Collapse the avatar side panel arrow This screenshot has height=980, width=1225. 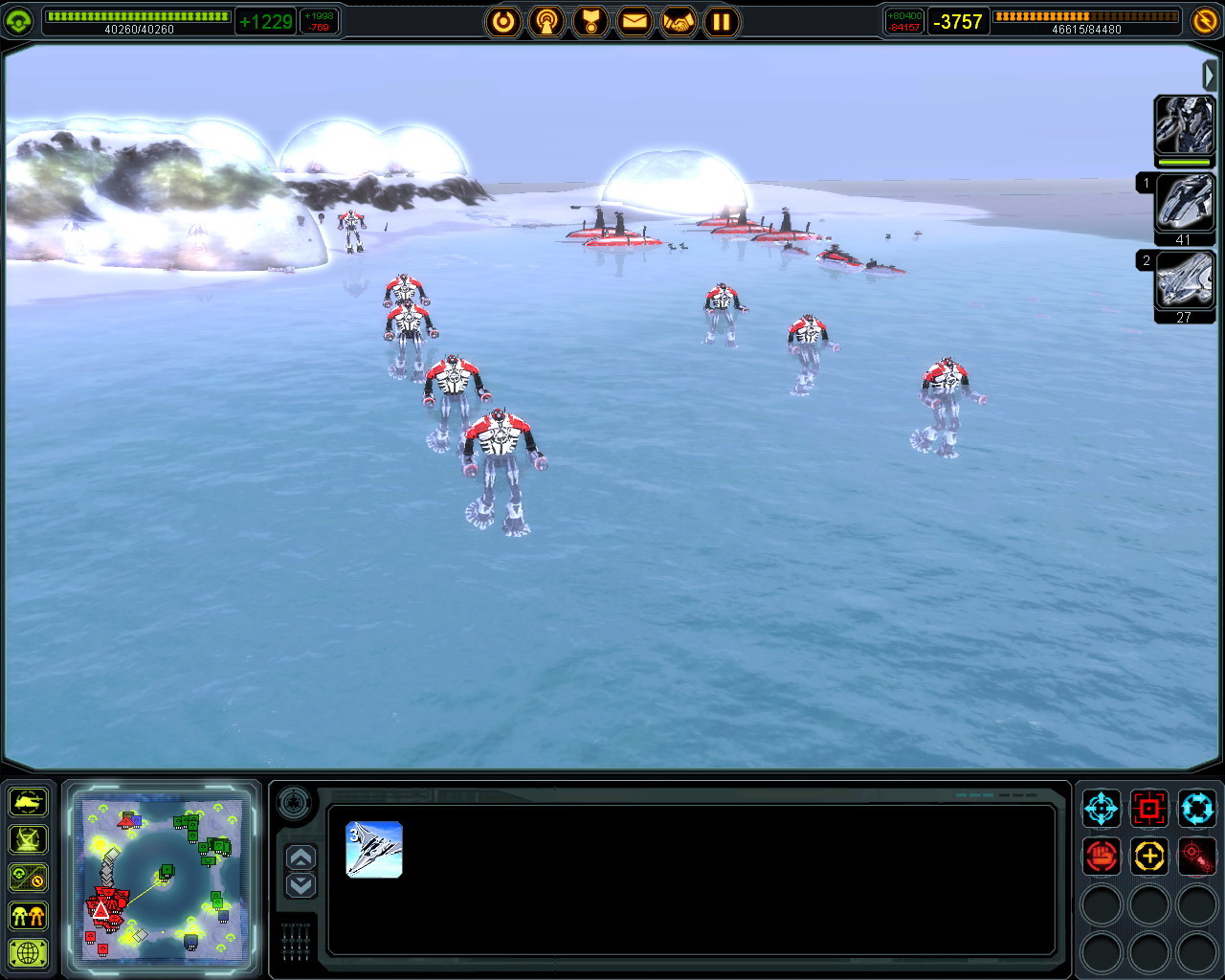(1210, 75)
